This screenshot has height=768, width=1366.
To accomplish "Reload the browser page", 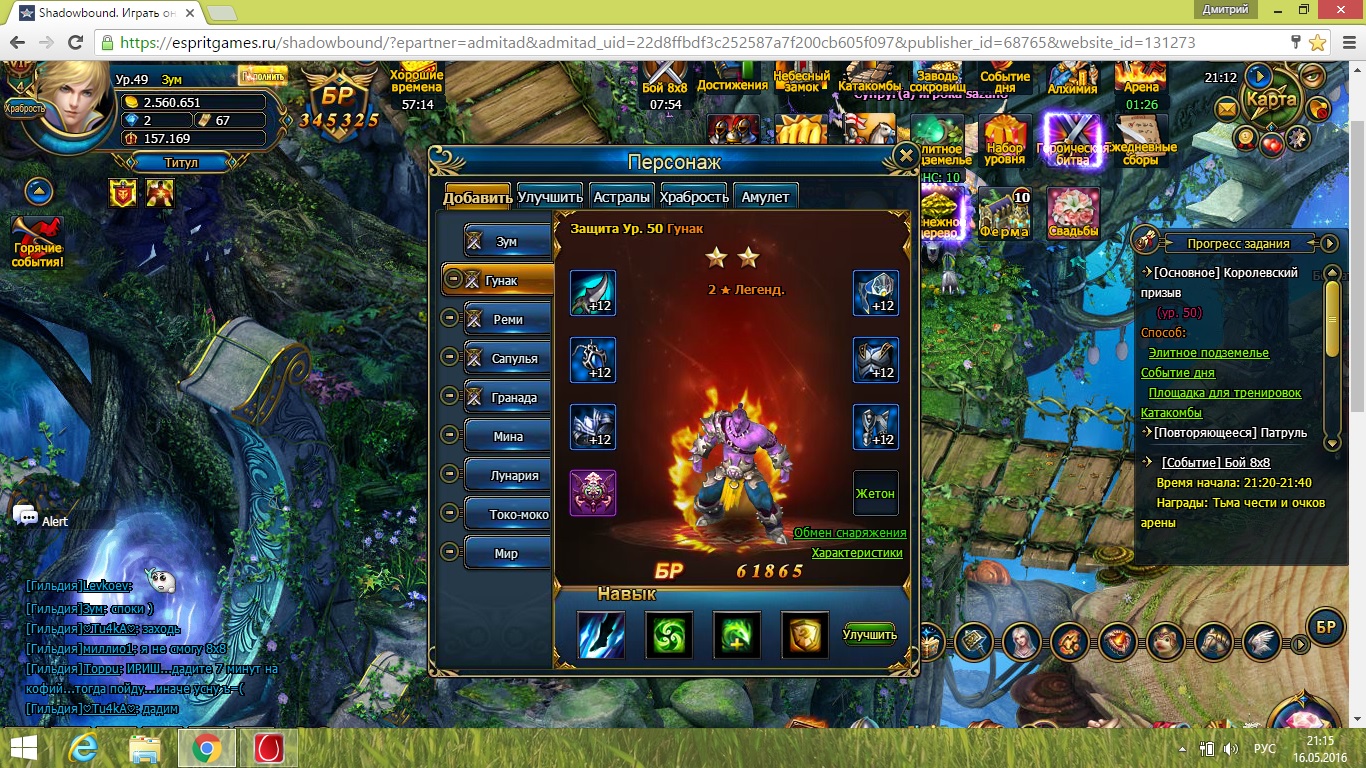I will 75,43.
